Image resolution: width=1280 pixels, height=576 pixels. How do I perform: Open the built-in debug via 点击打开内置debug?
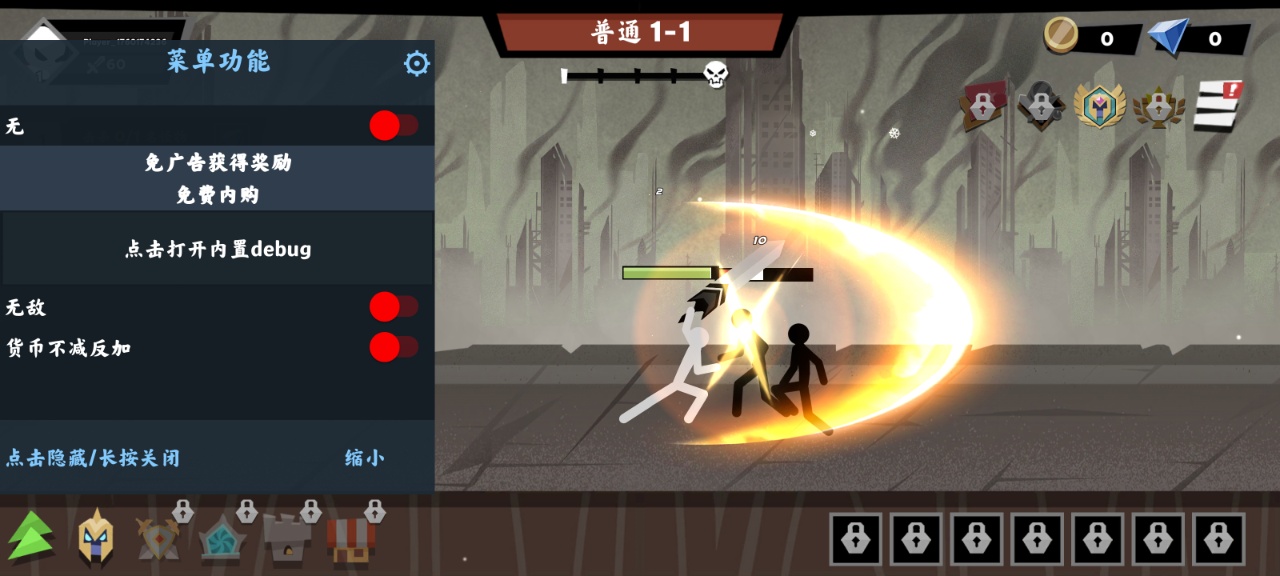coord(217,249)
